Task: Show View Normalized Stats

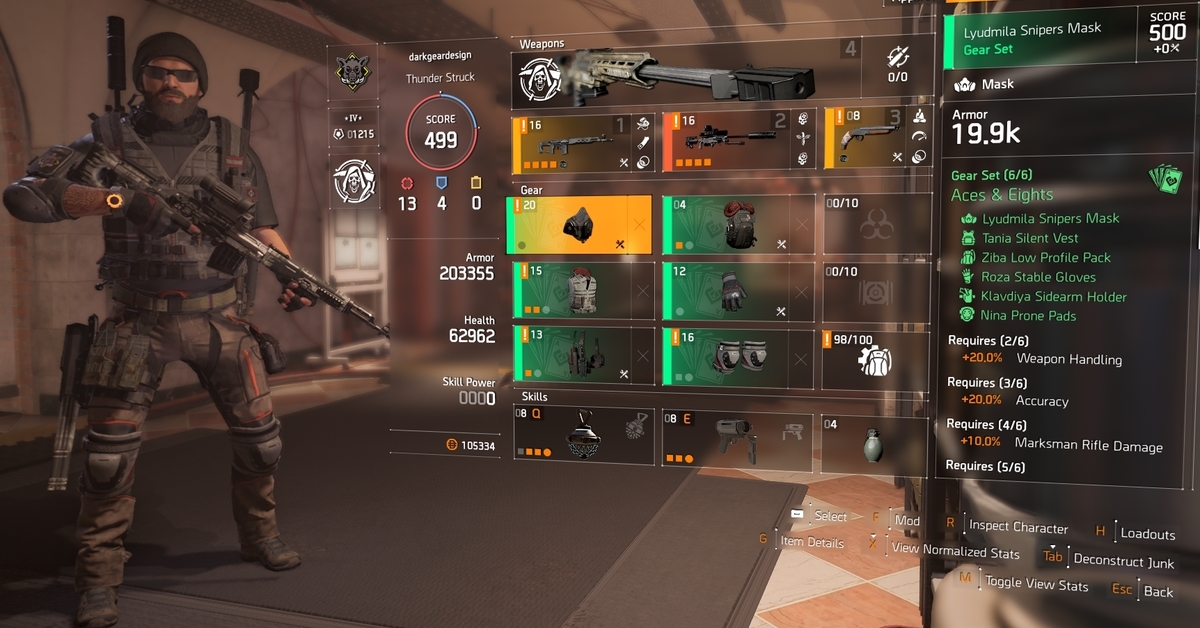Action: click(955, 551)
